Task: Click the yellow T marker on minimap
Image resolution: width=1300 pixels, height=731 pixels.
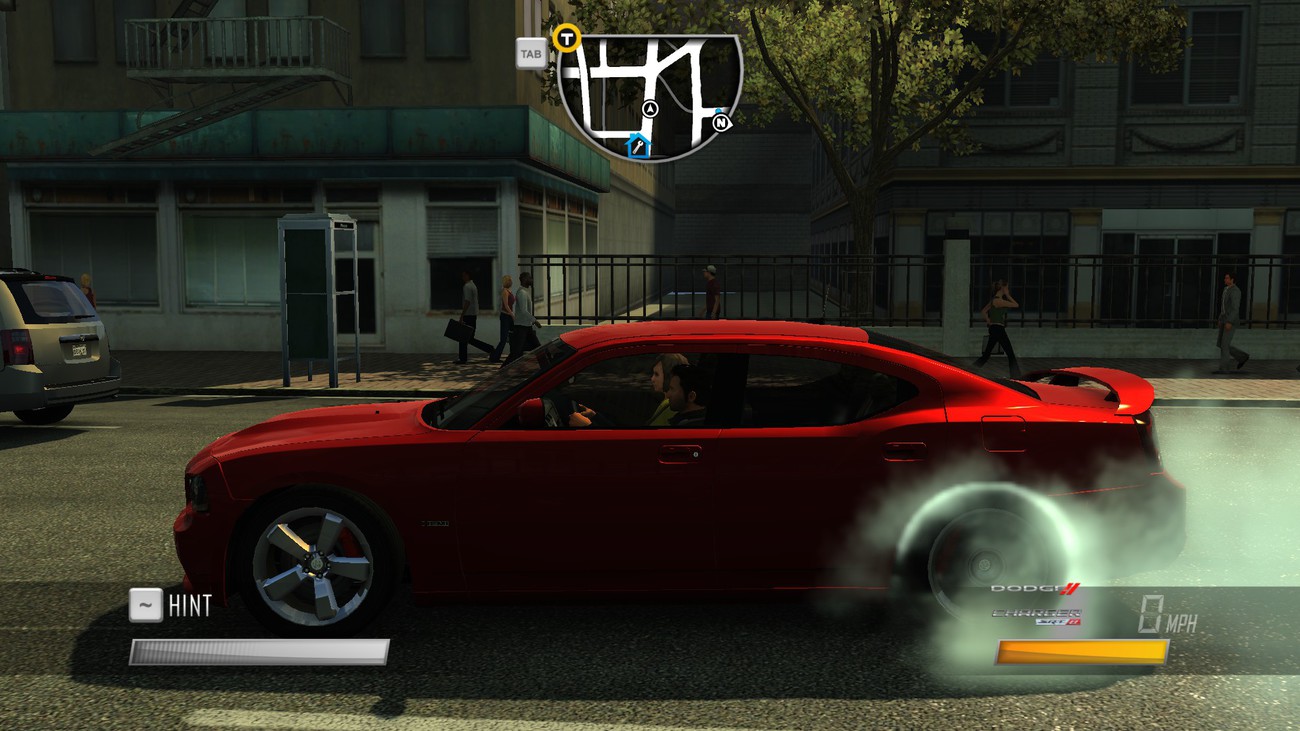Action: click(x=568, y=39)
